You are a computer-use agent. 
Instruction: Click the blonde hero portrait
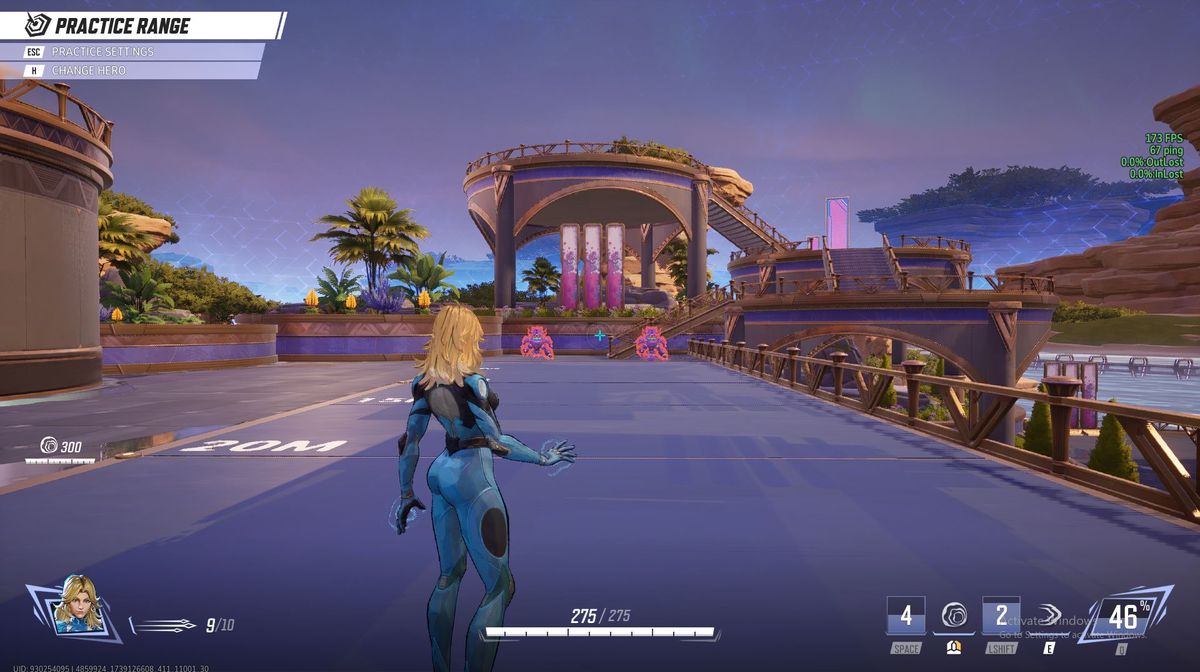pyautogui.click(x=77, y=605)
